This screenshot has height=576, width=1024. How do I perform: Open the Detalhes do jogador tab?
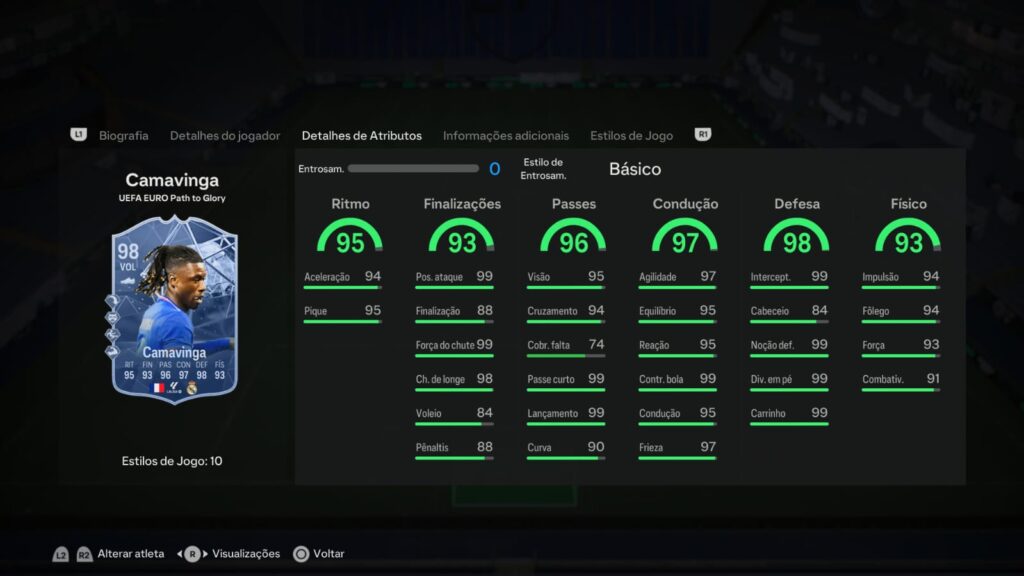(x=225, y=136)
